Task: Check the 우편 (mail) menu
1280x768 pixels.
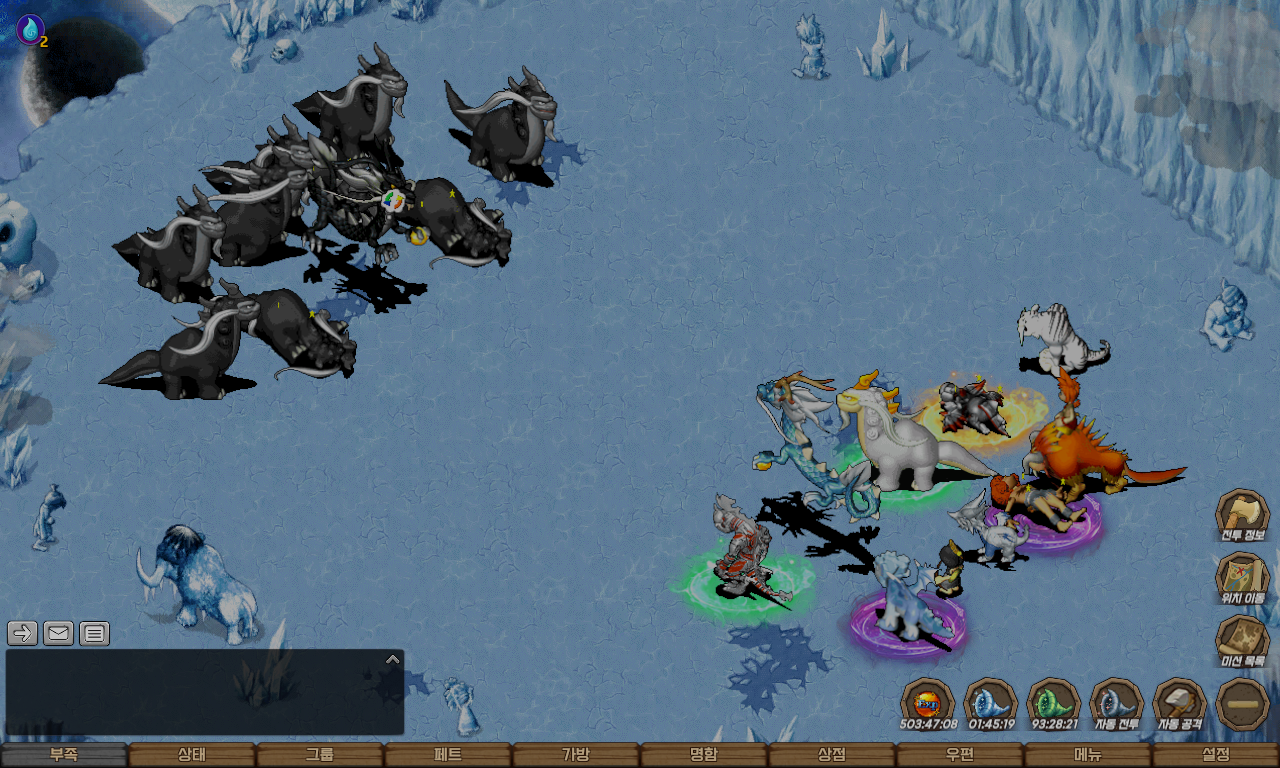Action: pyautogui.click(x=960, y=755)
